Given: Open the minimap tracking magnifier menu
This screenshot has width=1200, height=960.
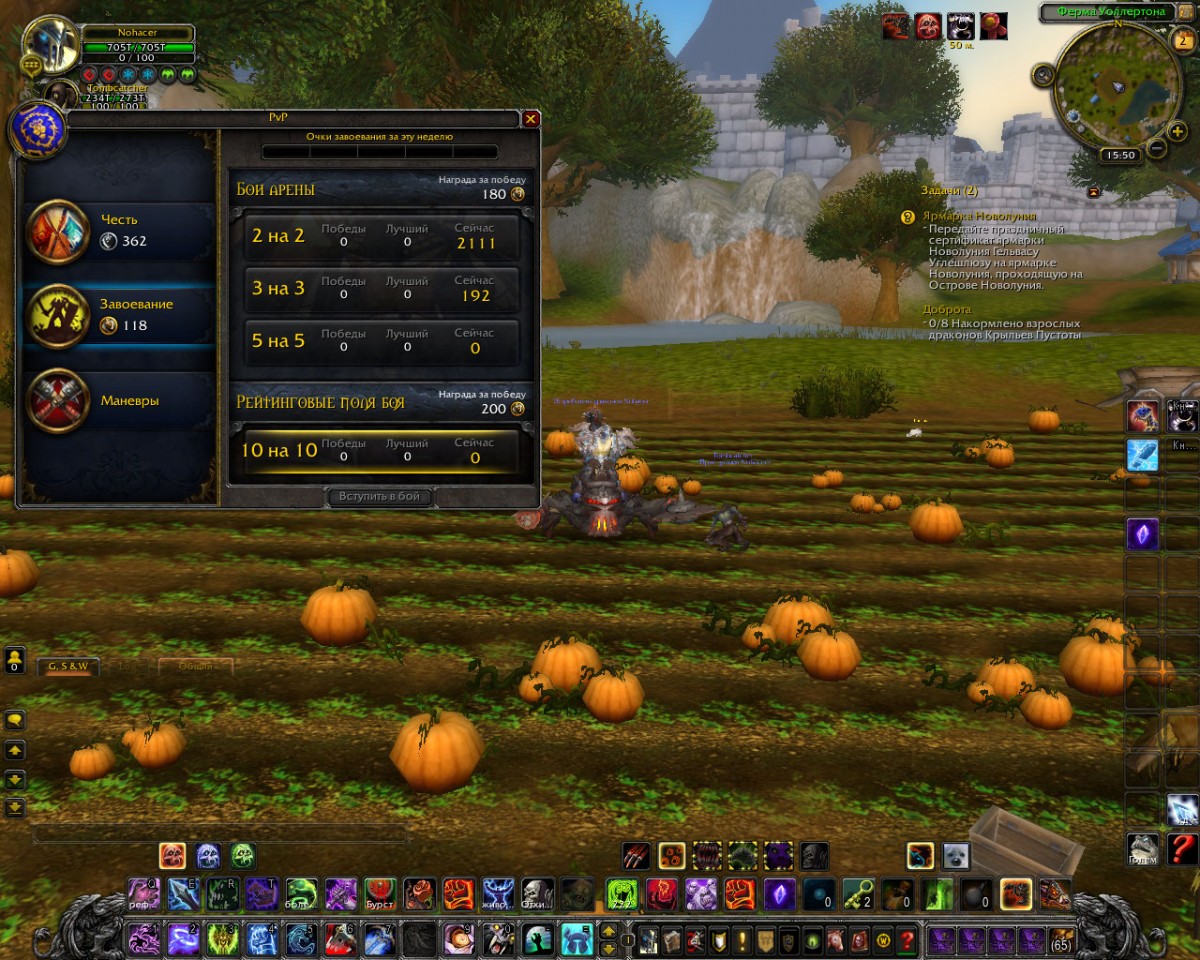Looking at the screenshot, I should [1044, 74].
